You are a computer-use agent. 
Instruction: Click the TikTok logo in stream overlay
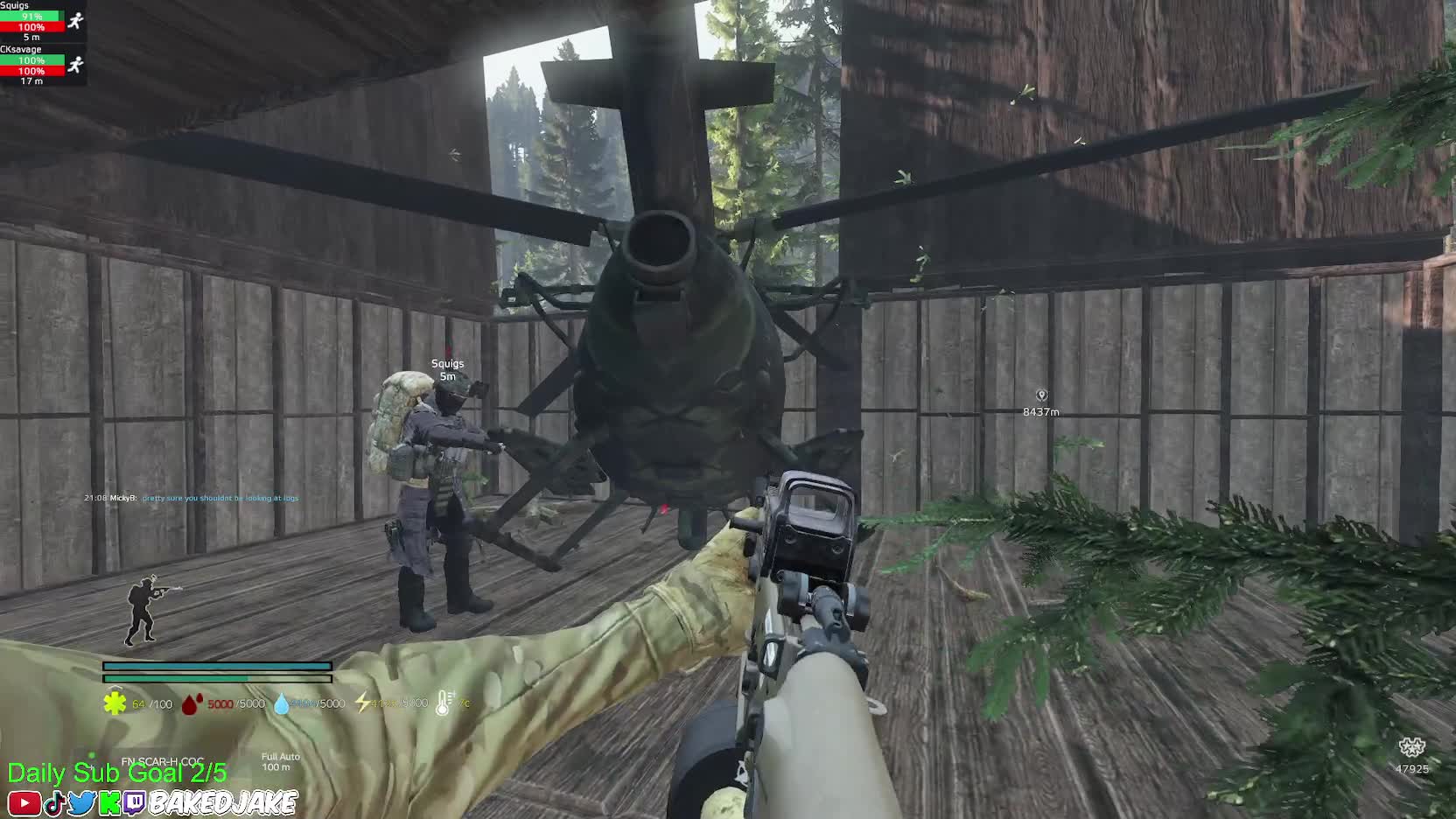tap(54, 803)
